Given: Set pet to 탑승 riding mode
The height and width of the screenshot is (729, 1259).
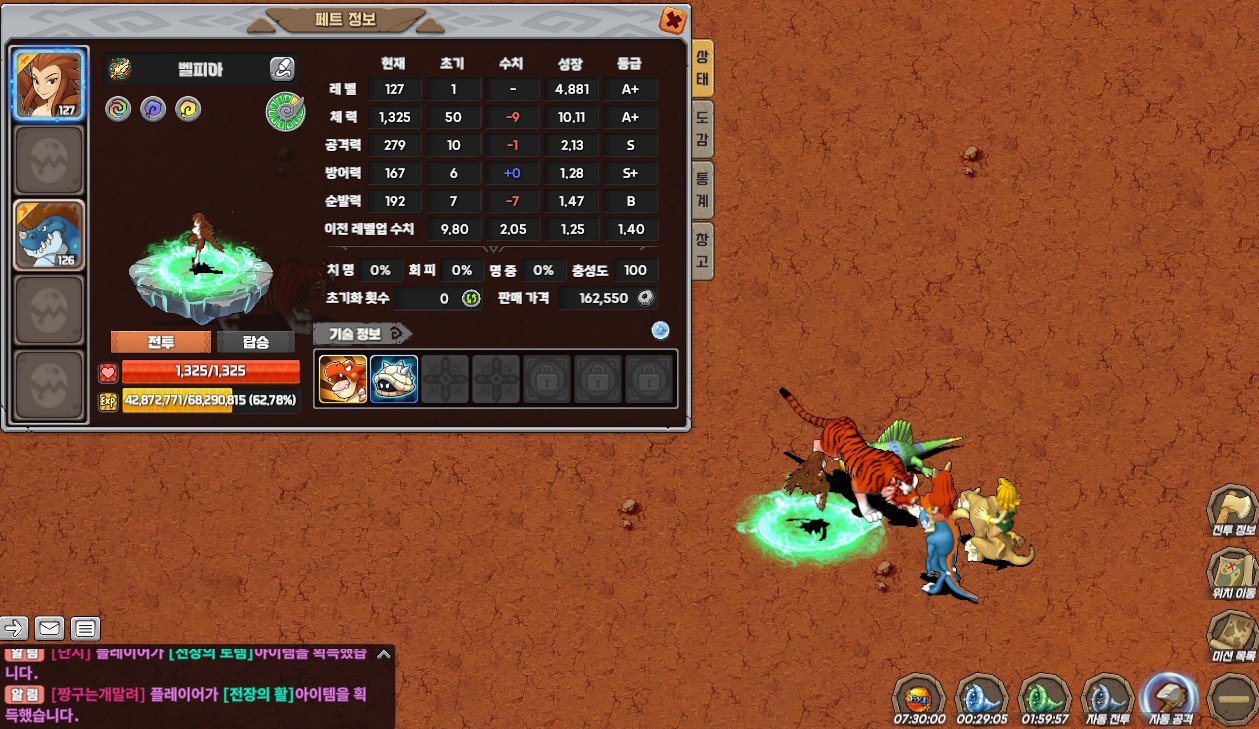Looking at the screenshot, I should (x=256, y=342).
